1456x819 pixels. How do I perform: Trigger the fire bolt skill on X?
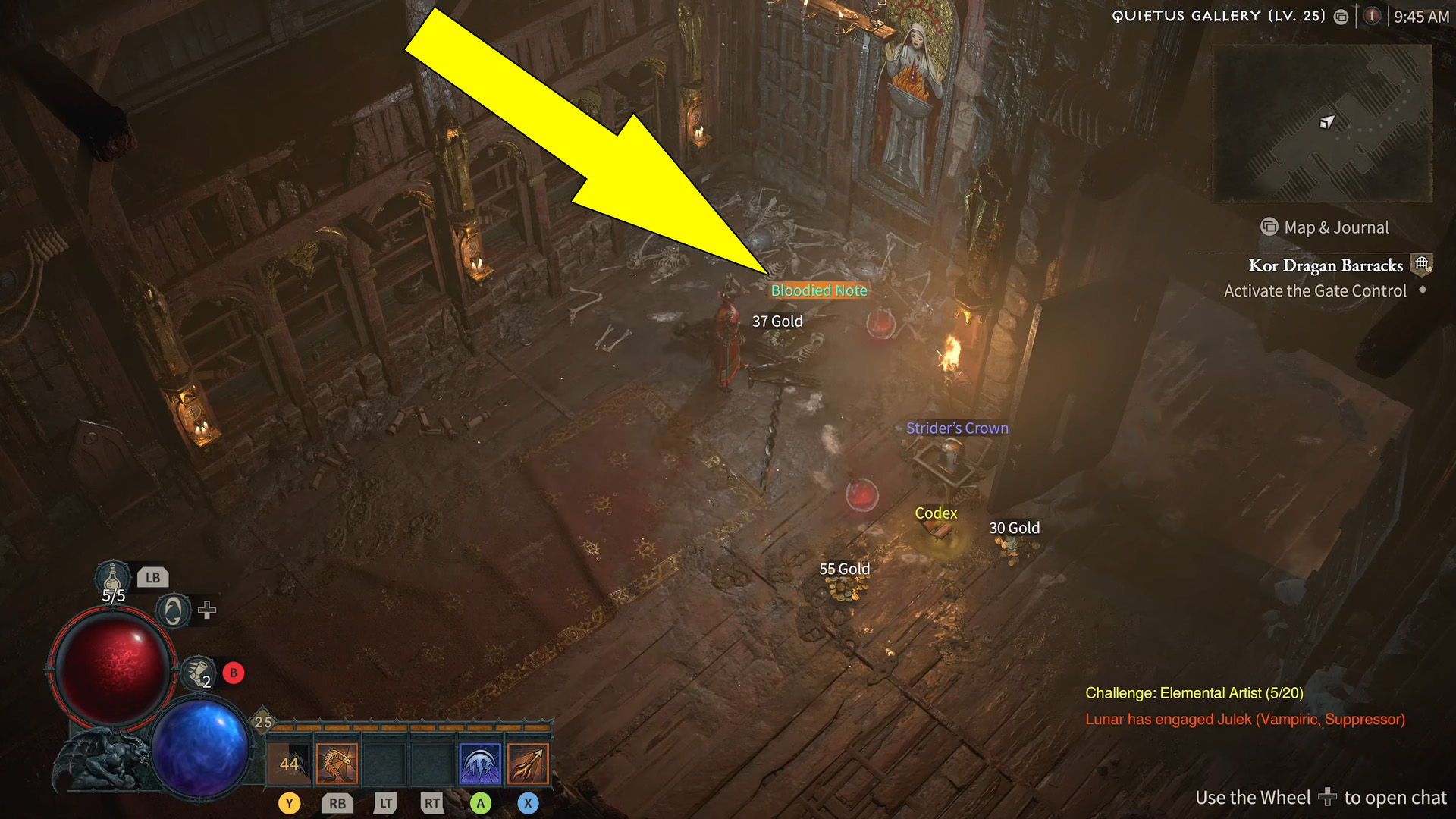pos(528,762)
